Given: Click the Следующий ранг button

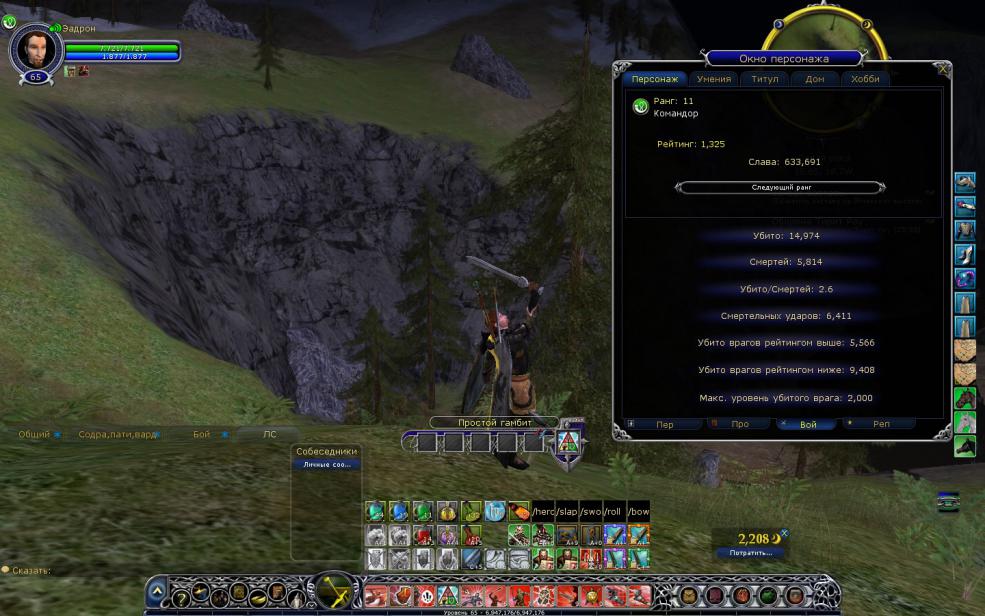Looking at the screenshot, I should [x=780, y=187].
